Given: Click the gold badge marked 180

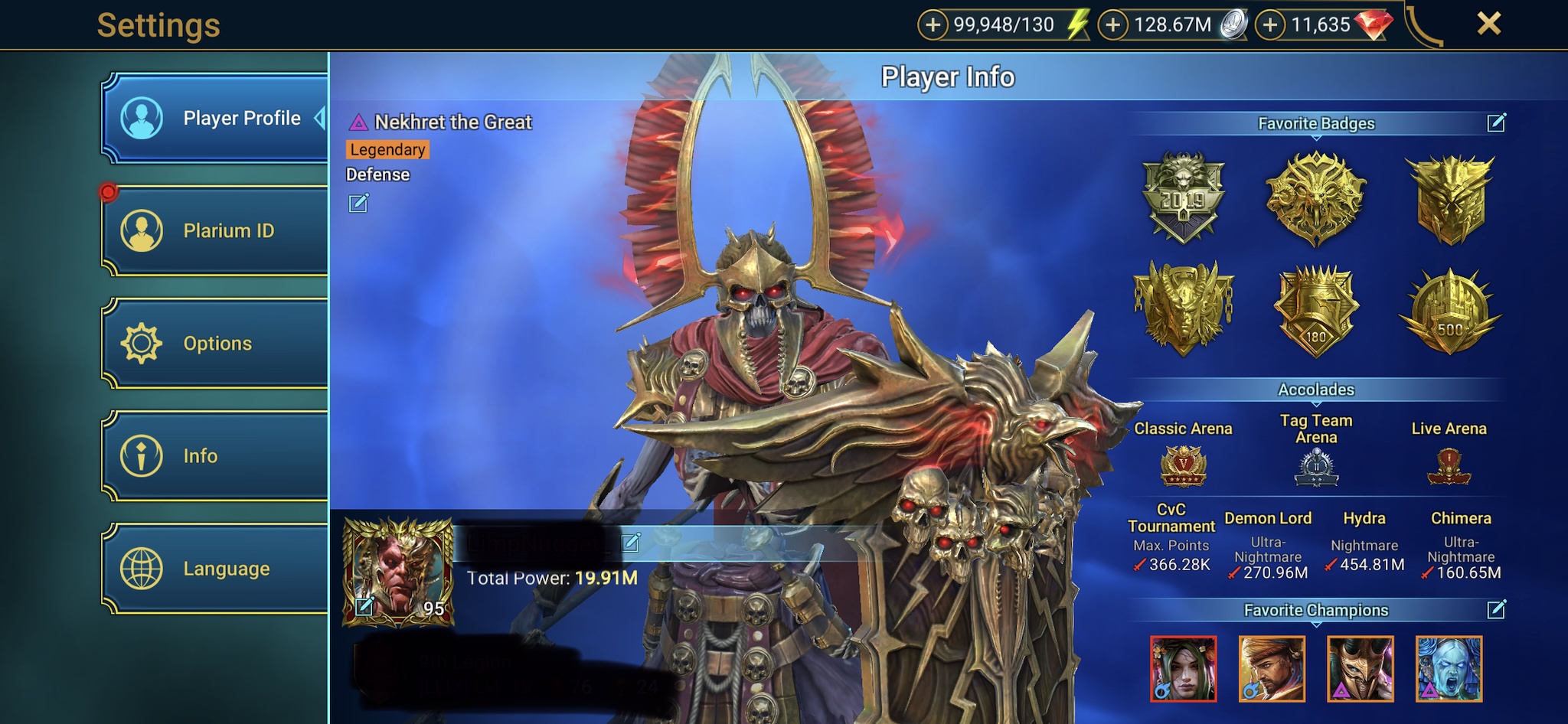Looking at the screenshot, I should [1316, 311].
